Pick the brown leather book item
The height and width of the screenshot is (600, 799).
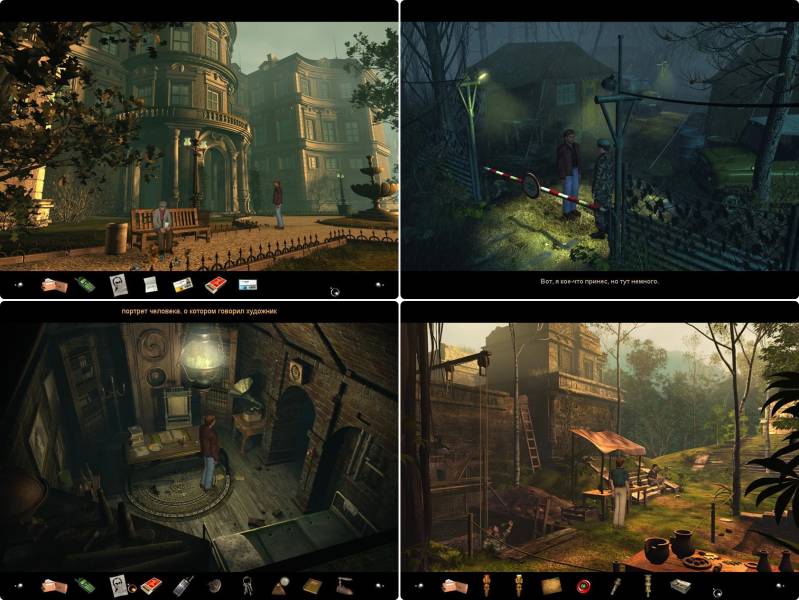312,586
